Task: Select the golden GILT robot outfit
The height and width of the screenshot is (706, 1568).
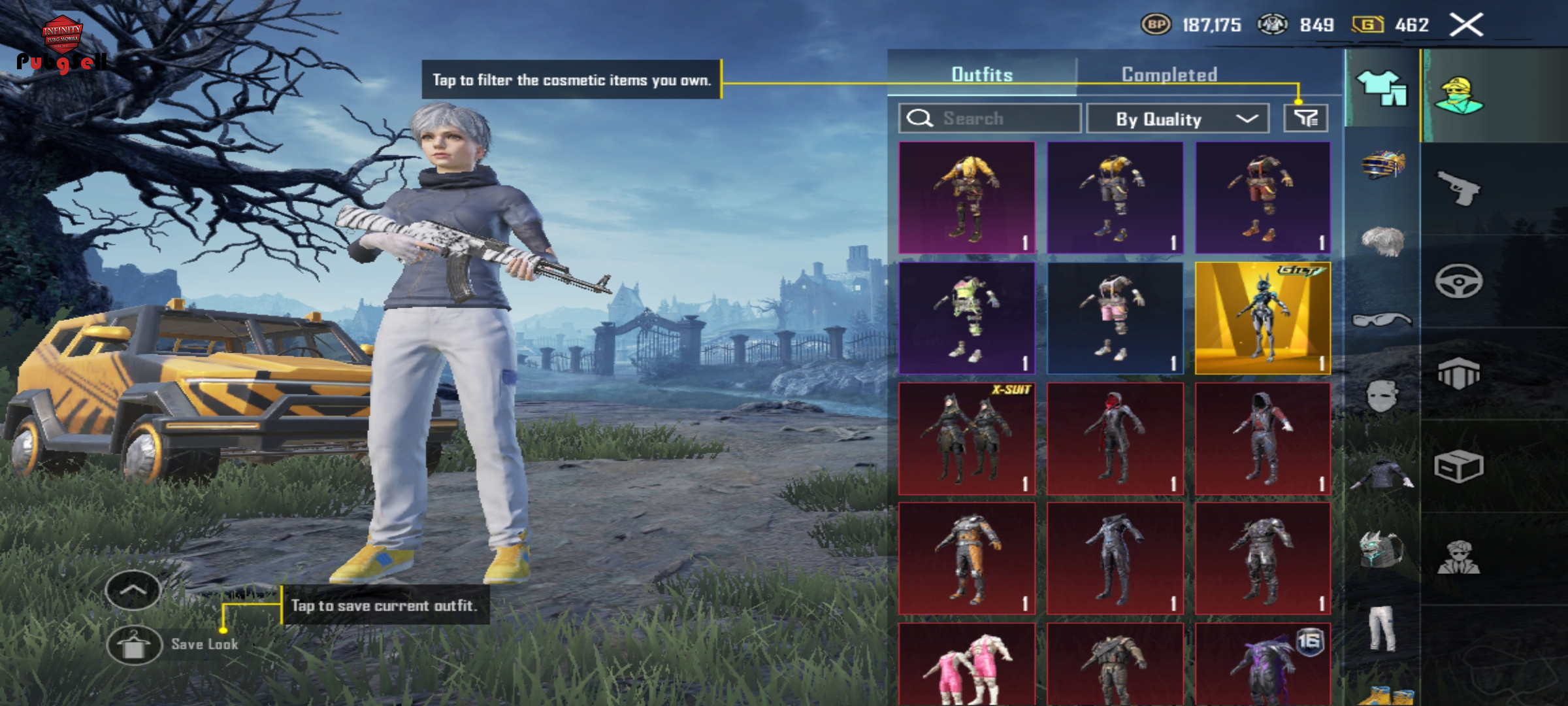Action: tap(1263, 318)
